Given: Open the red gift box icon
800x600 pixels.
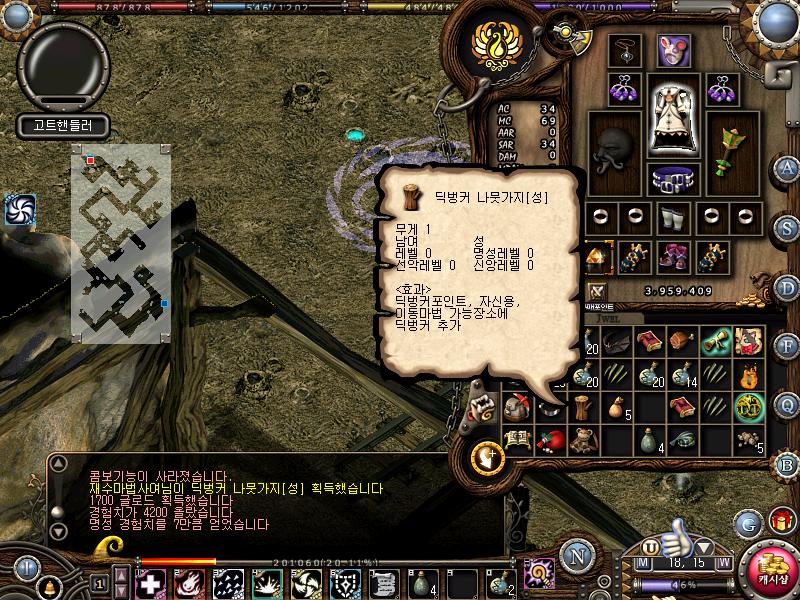Looking at the screenshot, I should [x=779, y=523].
